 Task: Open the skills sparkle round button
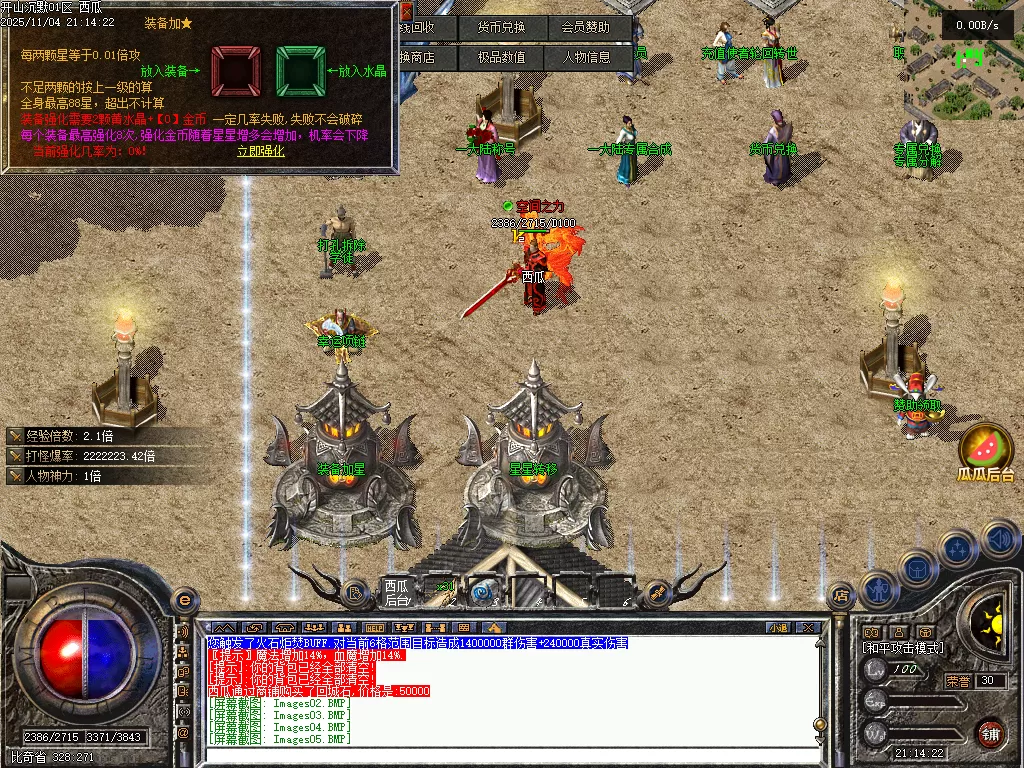[x=957, y=548]
